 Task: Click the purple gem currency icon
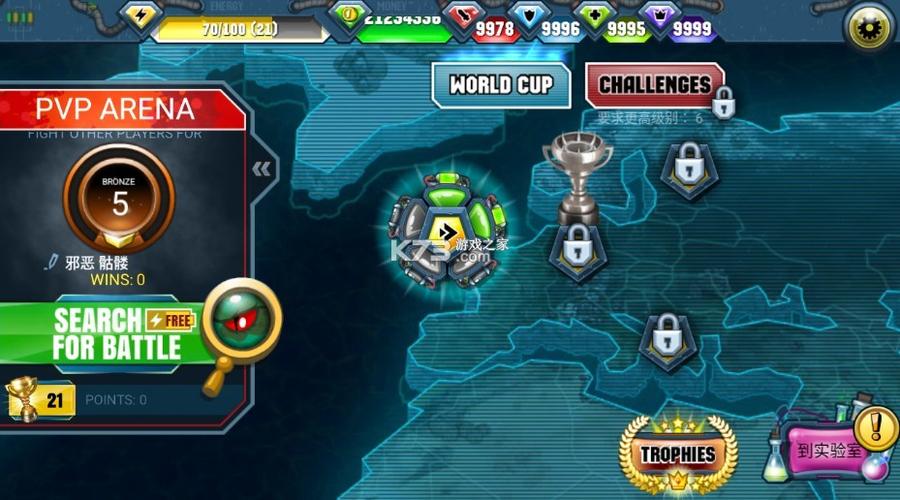(x=659, y=17)
